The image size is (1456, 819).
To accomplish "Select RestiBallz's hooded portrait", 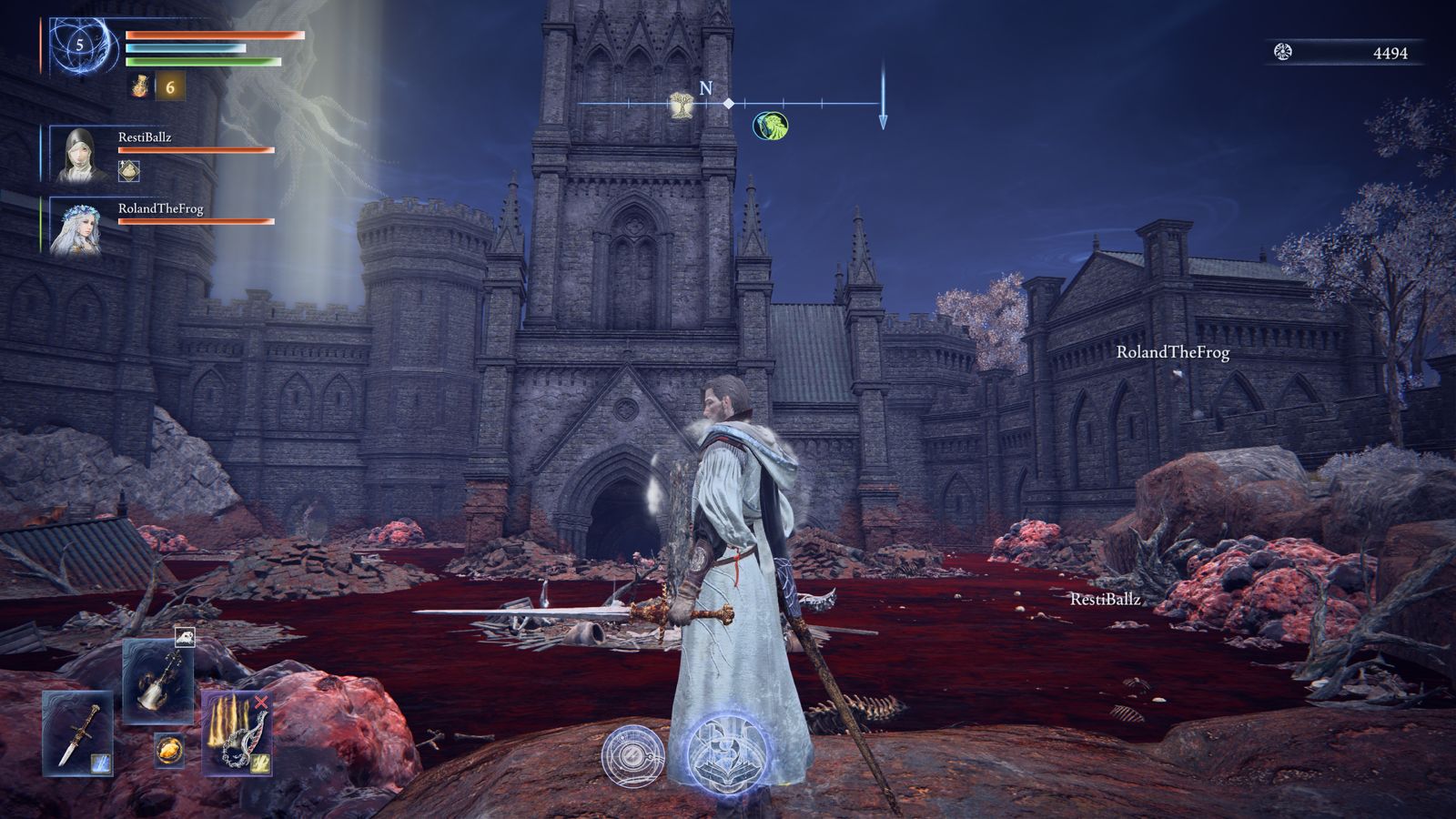I will tap(77, 155).
